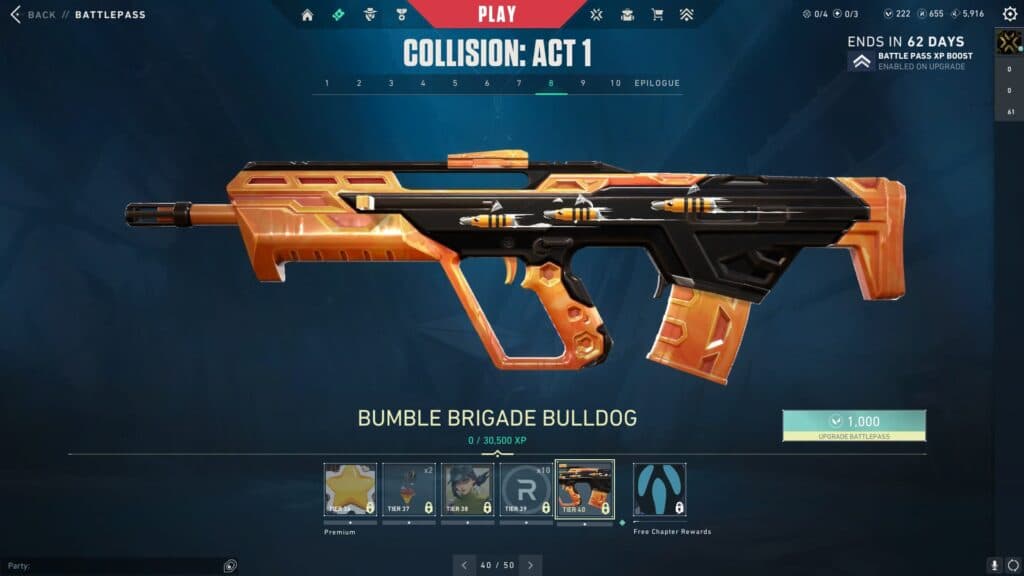Select the Tier 40 Bulldog skin tile
Viewport: 1024px width, 576px height.
[x=584, y=490]
